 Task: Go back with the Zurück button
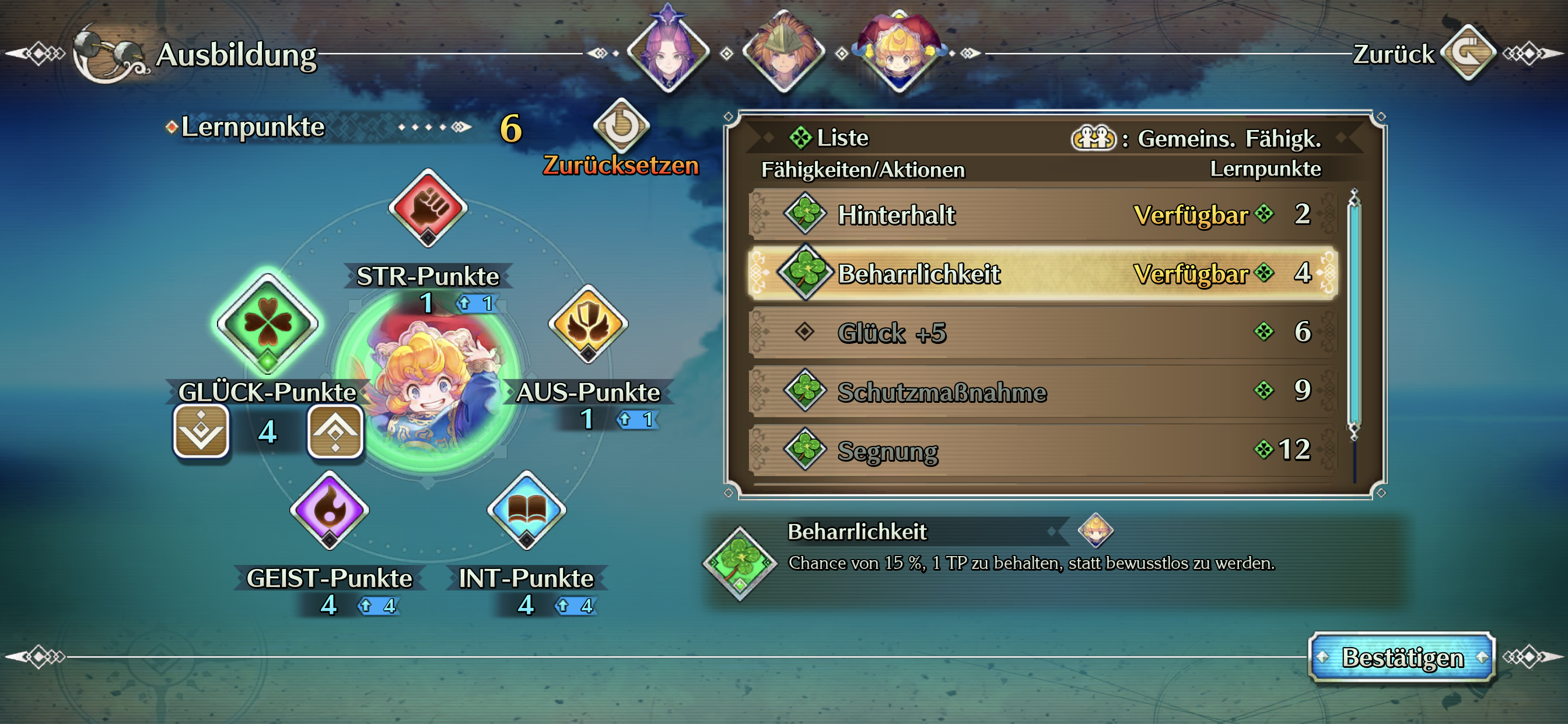1468,53
